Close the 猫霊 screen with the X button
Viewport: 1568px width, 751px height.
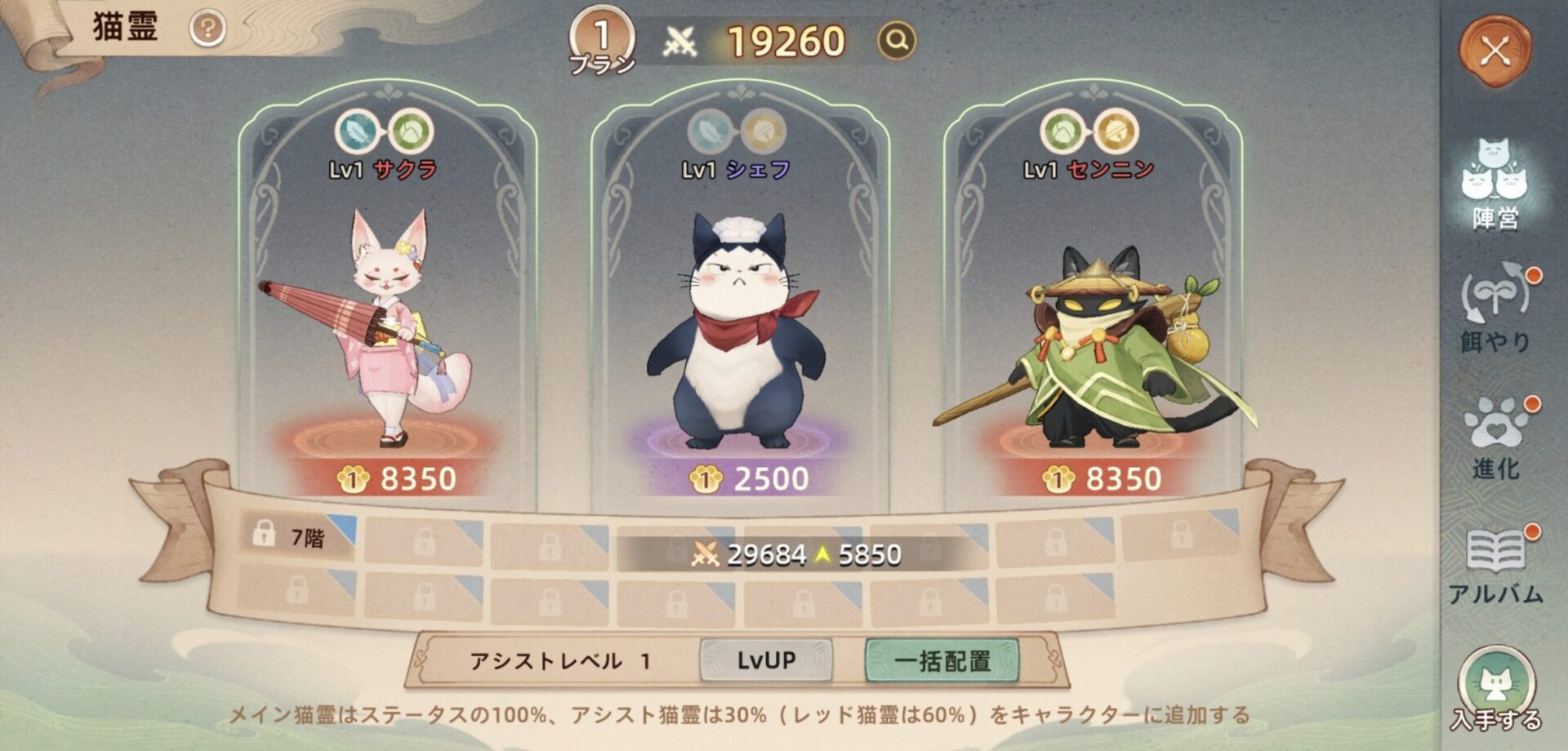[x=1494, y=52]
